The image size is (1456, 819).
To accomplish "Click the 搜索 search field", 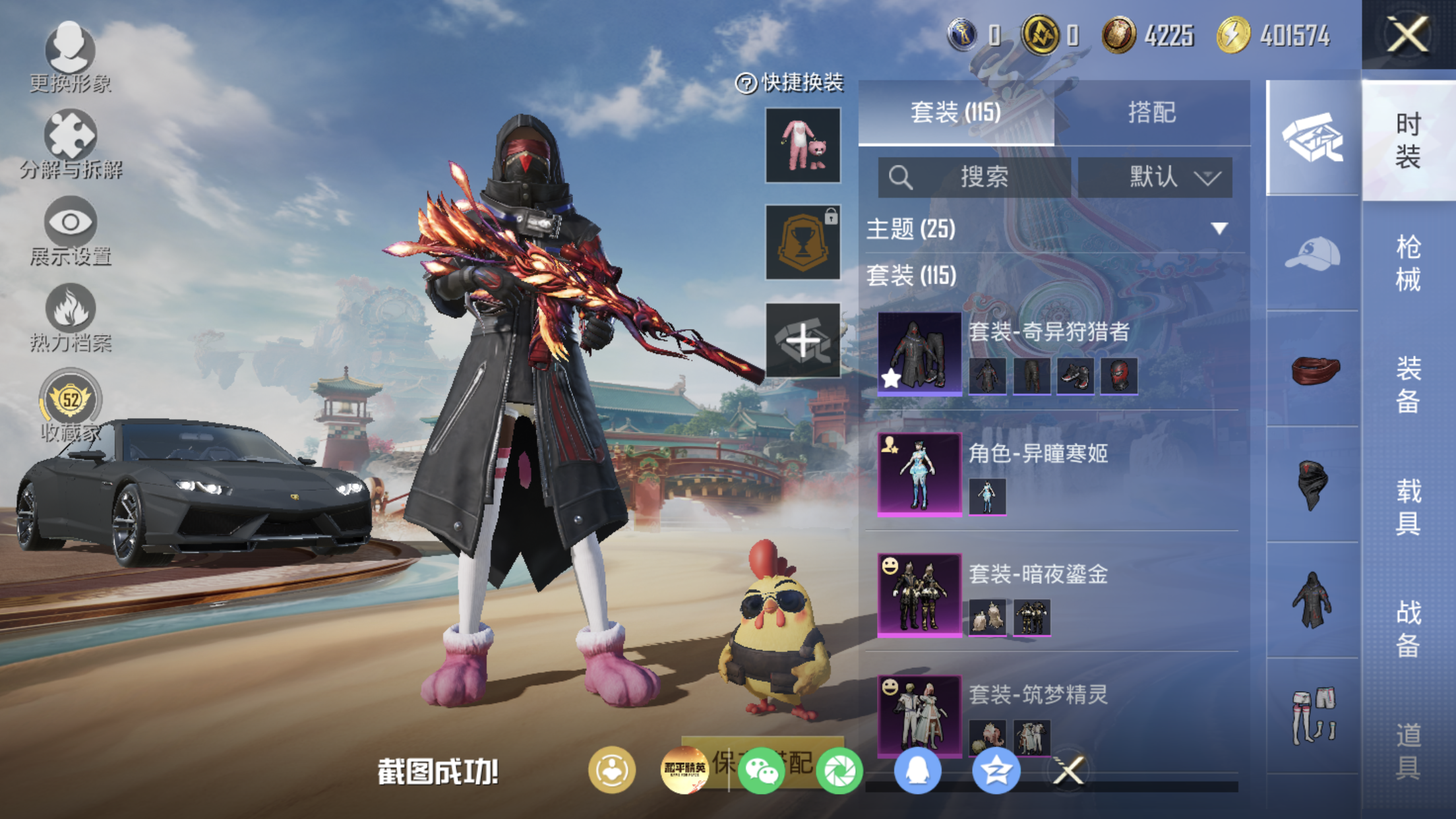I will (x=974, y=177).
